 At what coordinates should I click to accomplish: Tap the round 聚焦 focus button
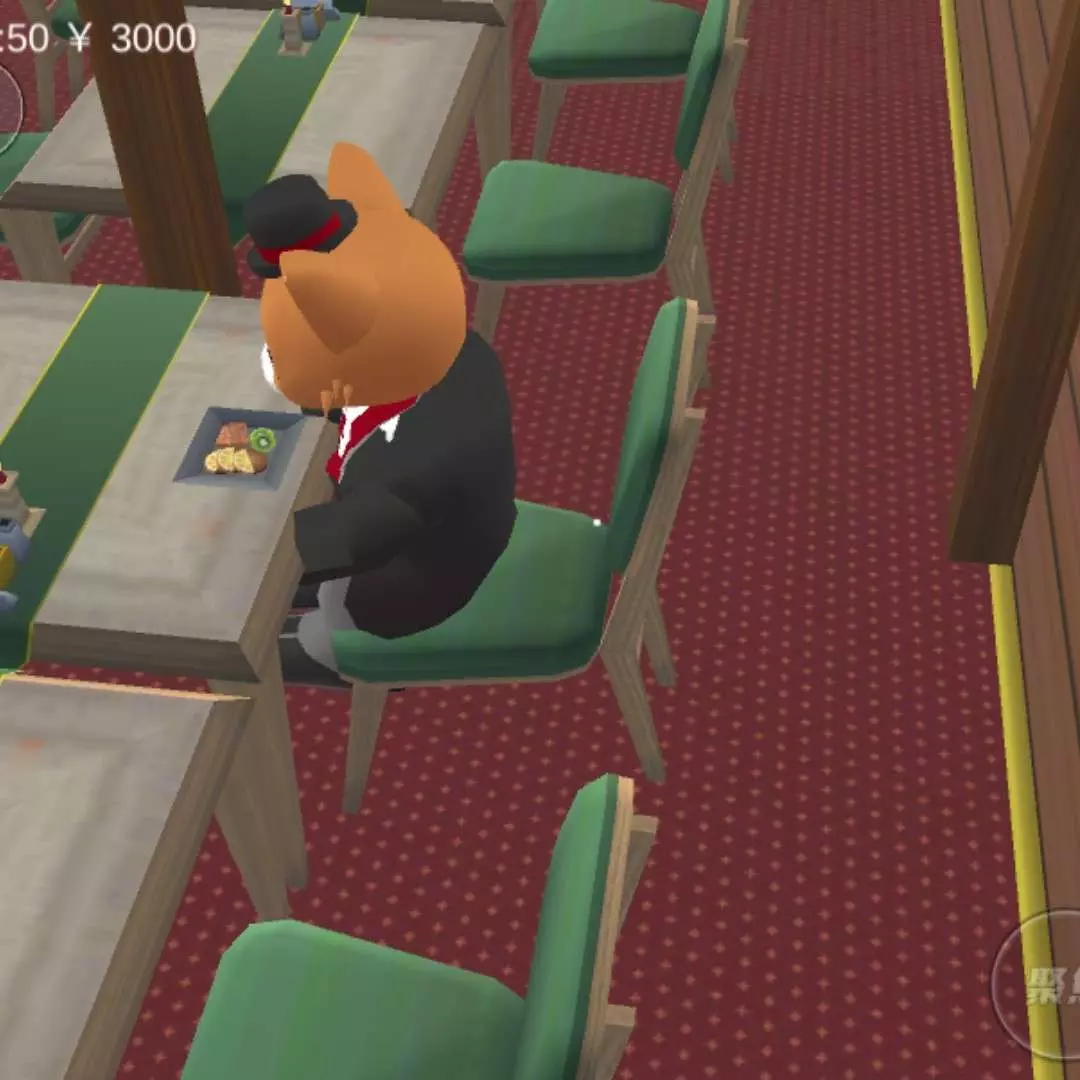coord(1042,982)
